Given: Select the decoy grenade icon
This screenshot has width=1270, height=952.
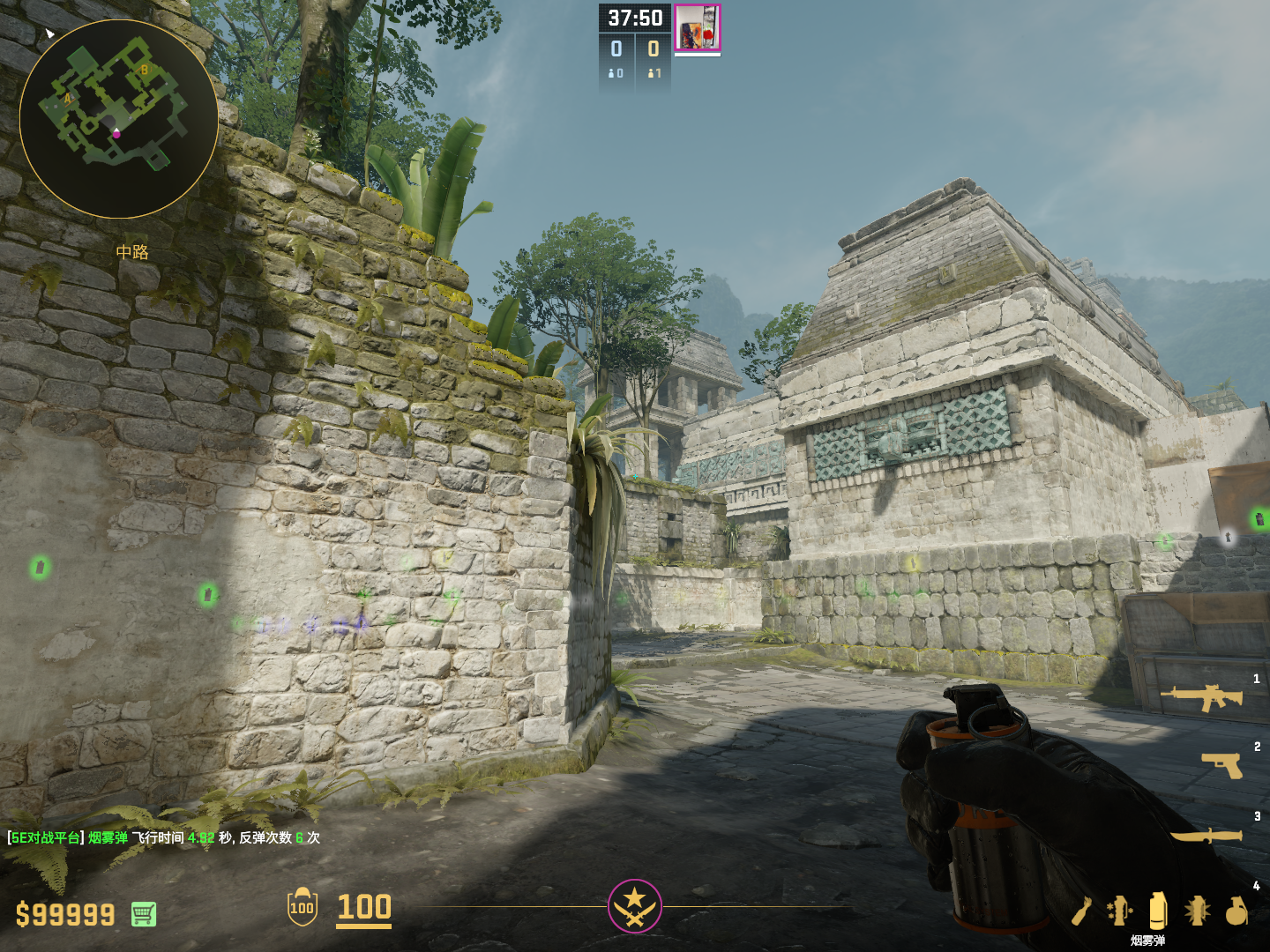Looking at the screenshot, I should click(1119, 911).
